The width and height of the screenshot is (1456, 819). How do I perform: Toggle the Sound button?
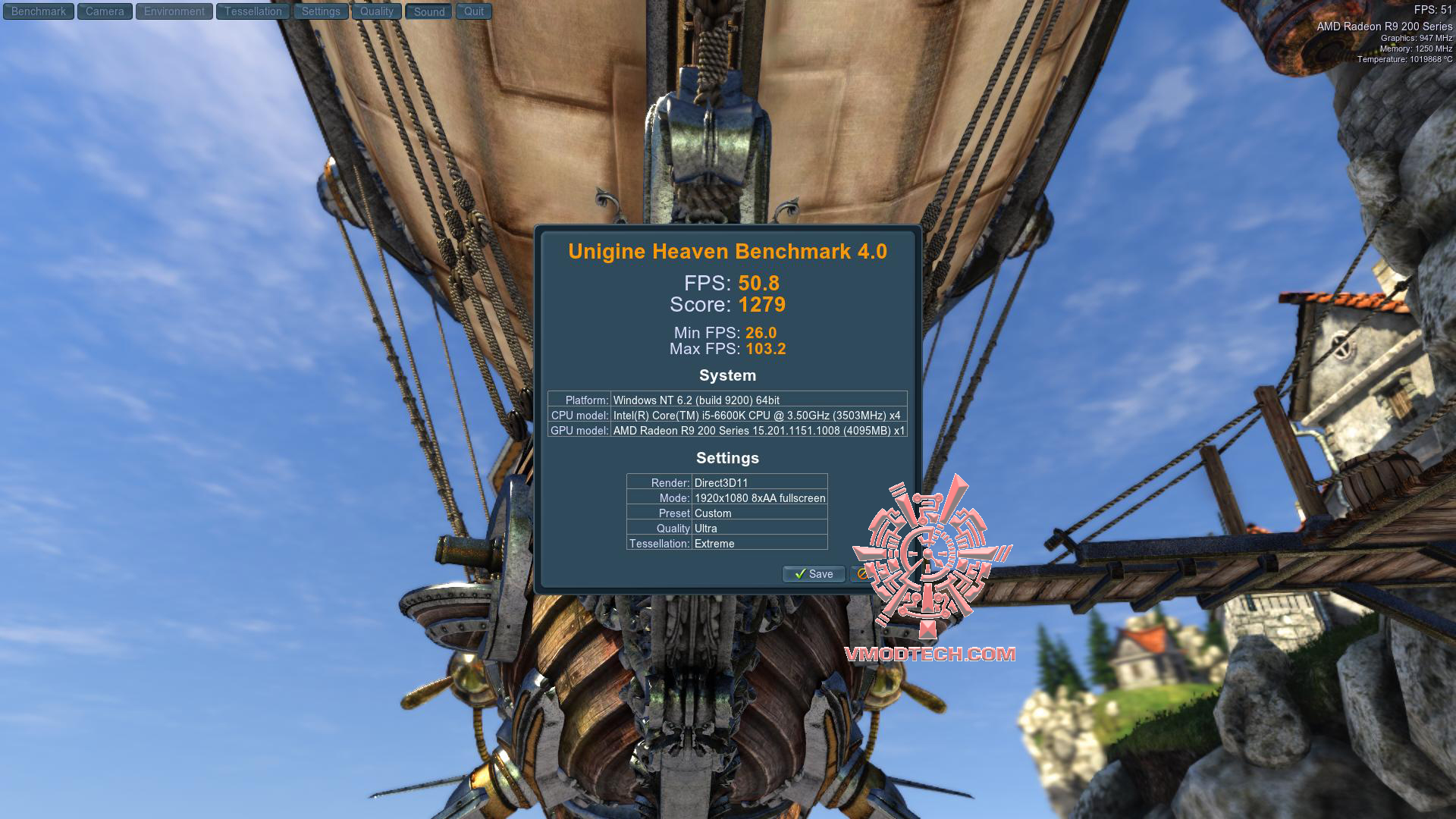(429, 11)
